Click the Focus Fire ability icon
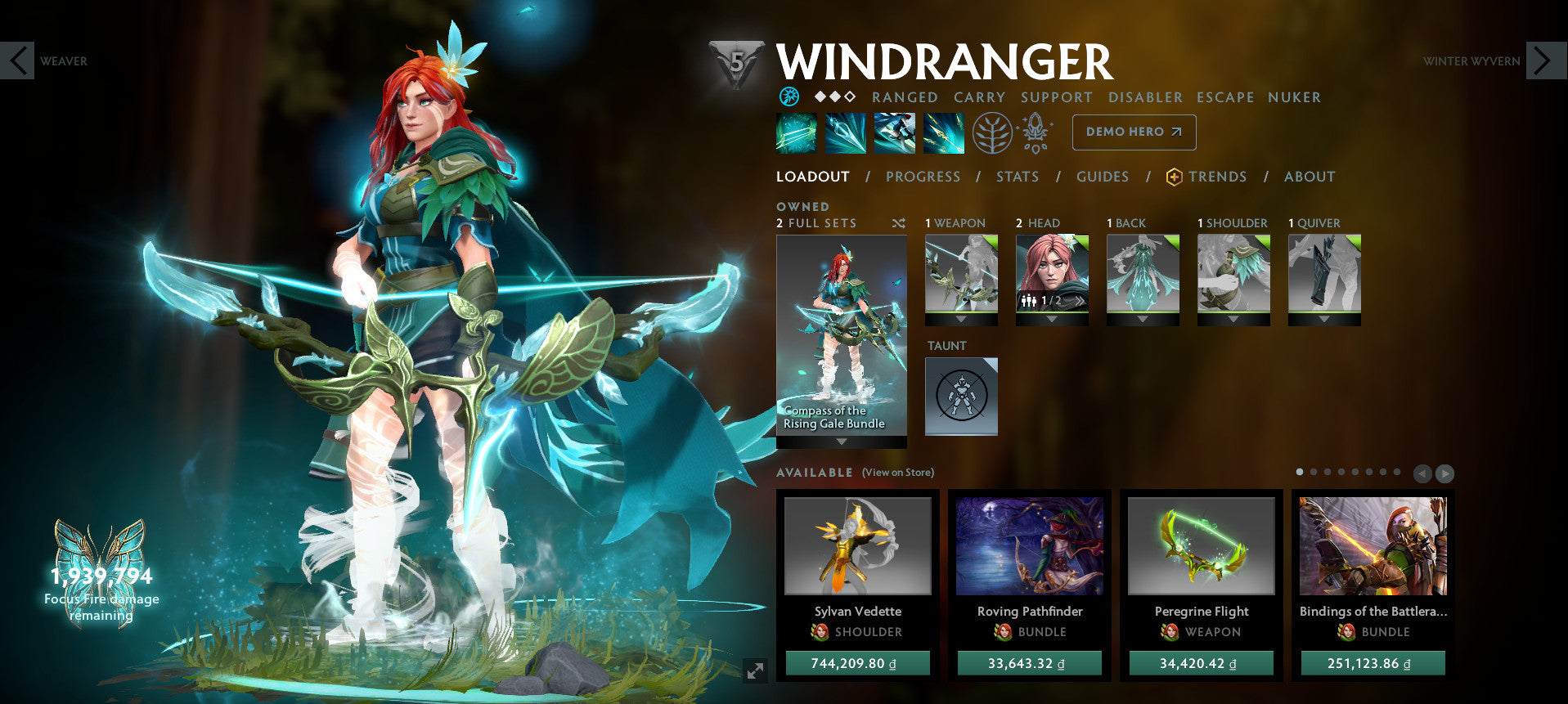The height and width of the screenshot is (704, 1568). (x=946, y=132)
